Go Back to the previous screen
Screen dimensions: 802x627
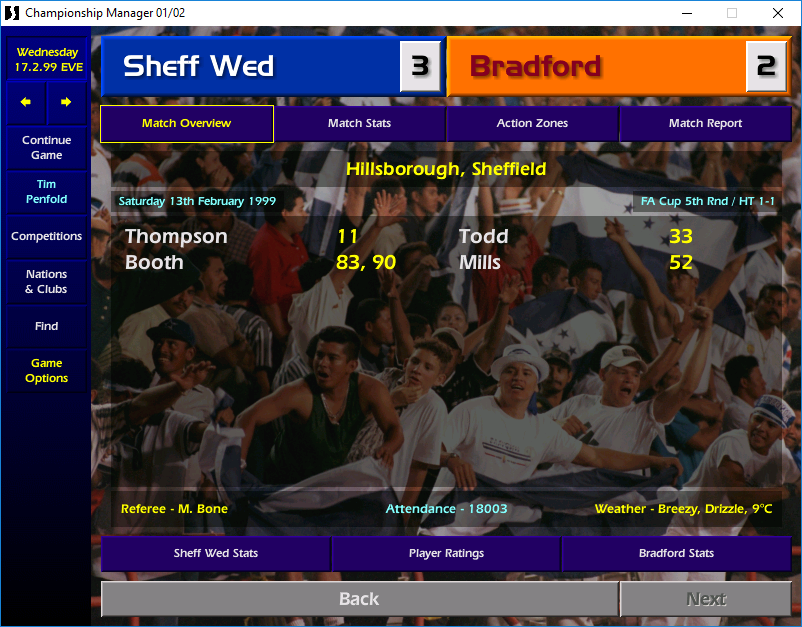coord(358,599)
